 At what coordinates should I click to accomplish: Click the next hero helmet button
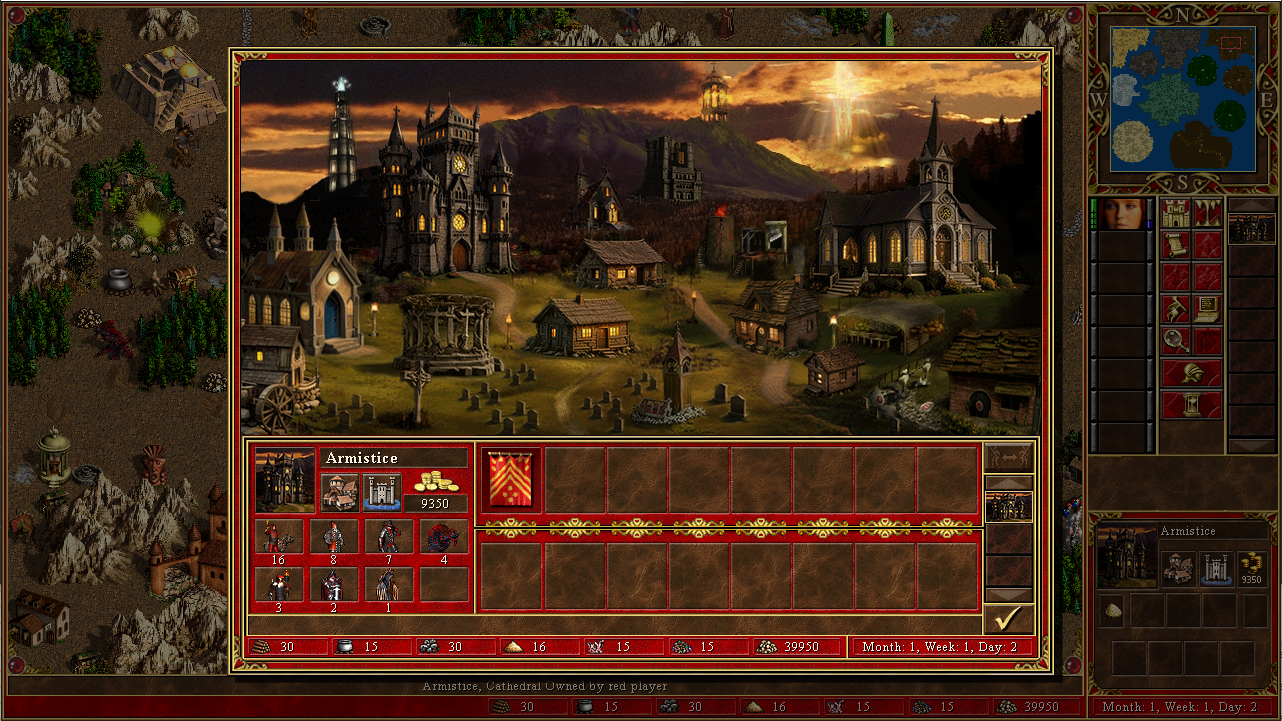coord(1191,373)
